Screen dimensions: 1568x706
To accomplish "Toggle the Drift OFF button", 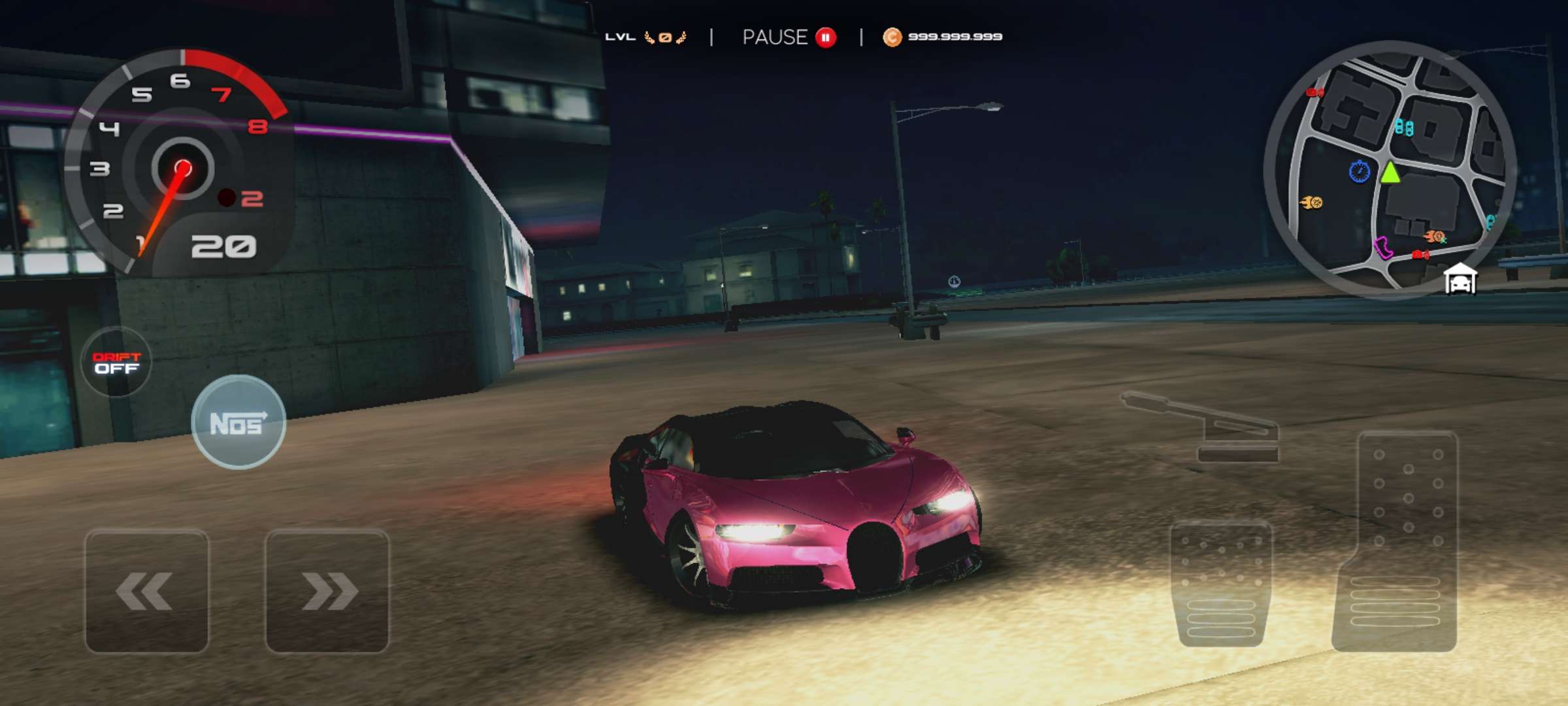I will (x=116, y=362).
